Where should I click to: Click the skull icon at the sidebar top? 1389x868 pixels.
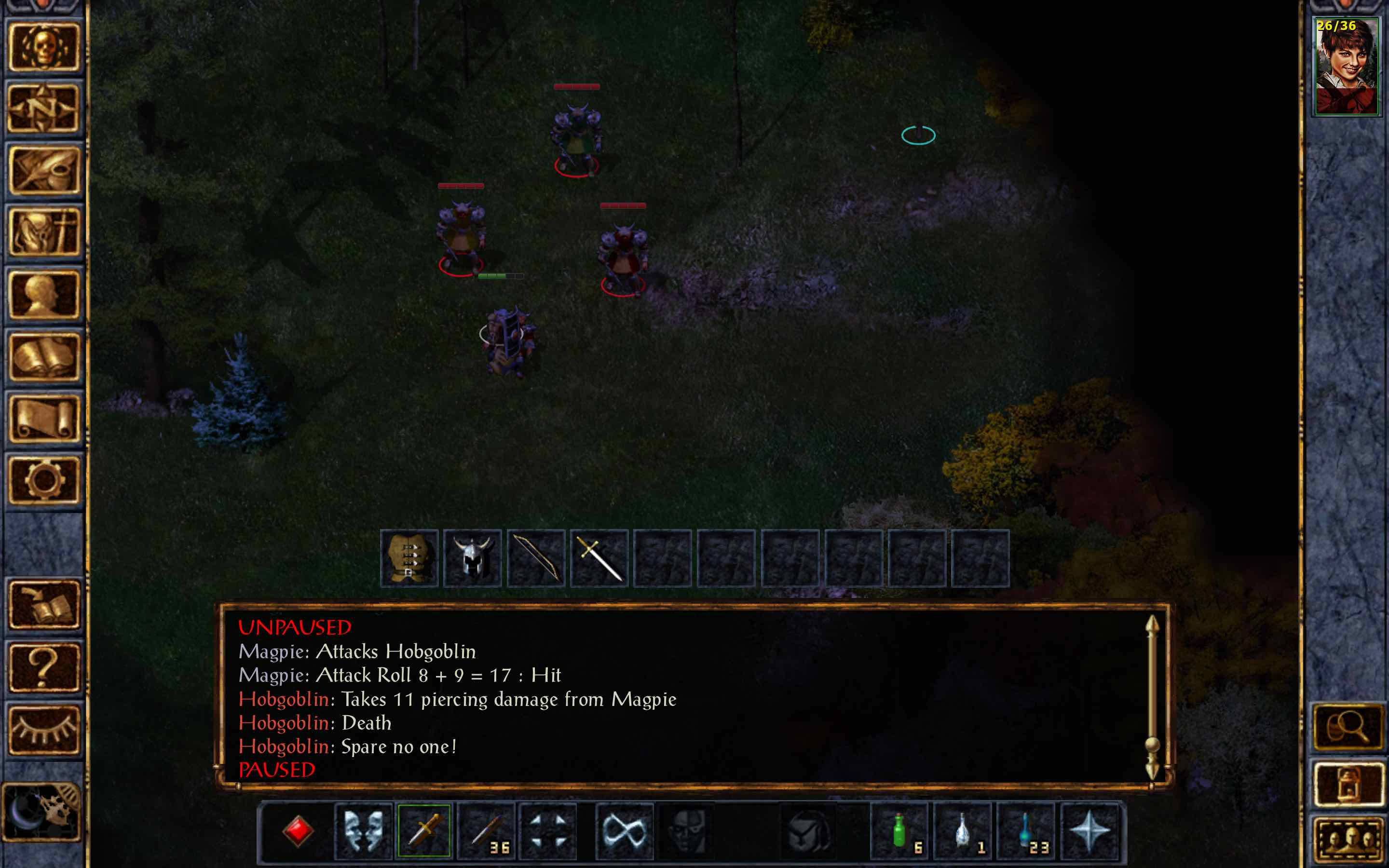[x=43, y=46]
